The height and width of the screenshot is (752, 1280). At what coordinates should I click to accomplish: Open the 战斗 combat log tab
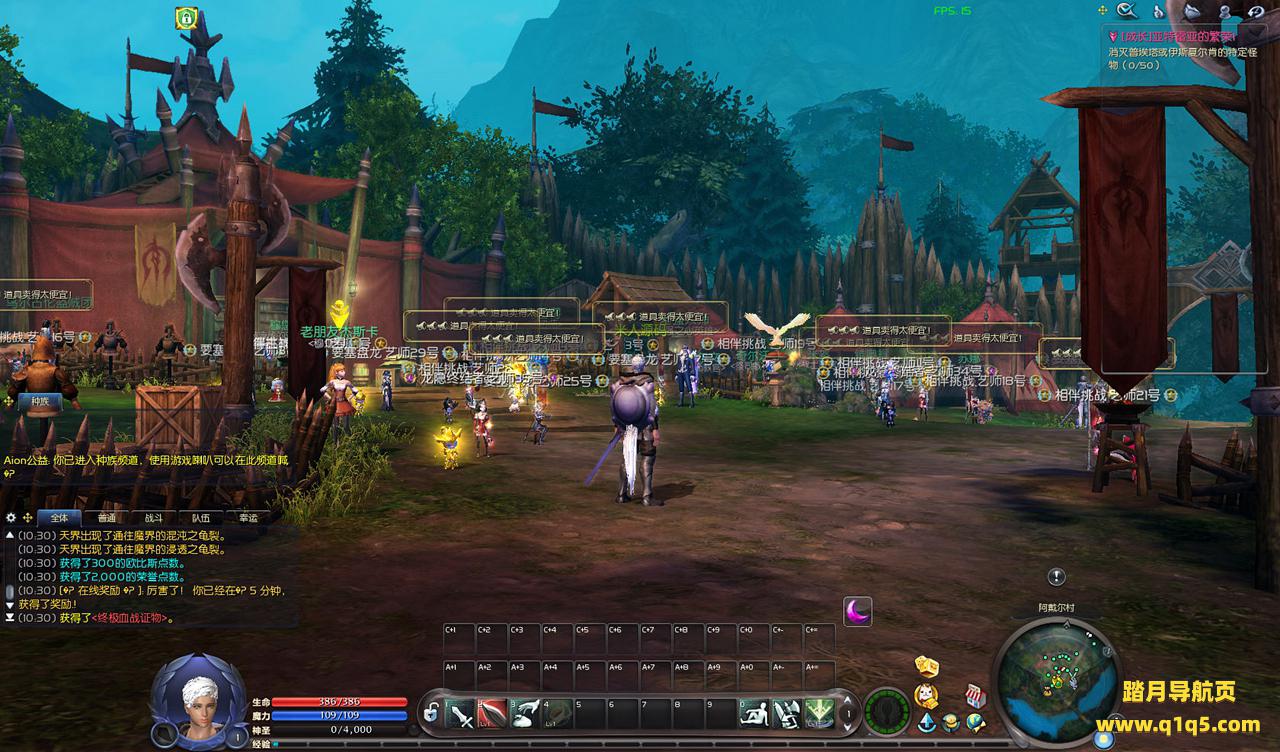(x=153, y=518)
